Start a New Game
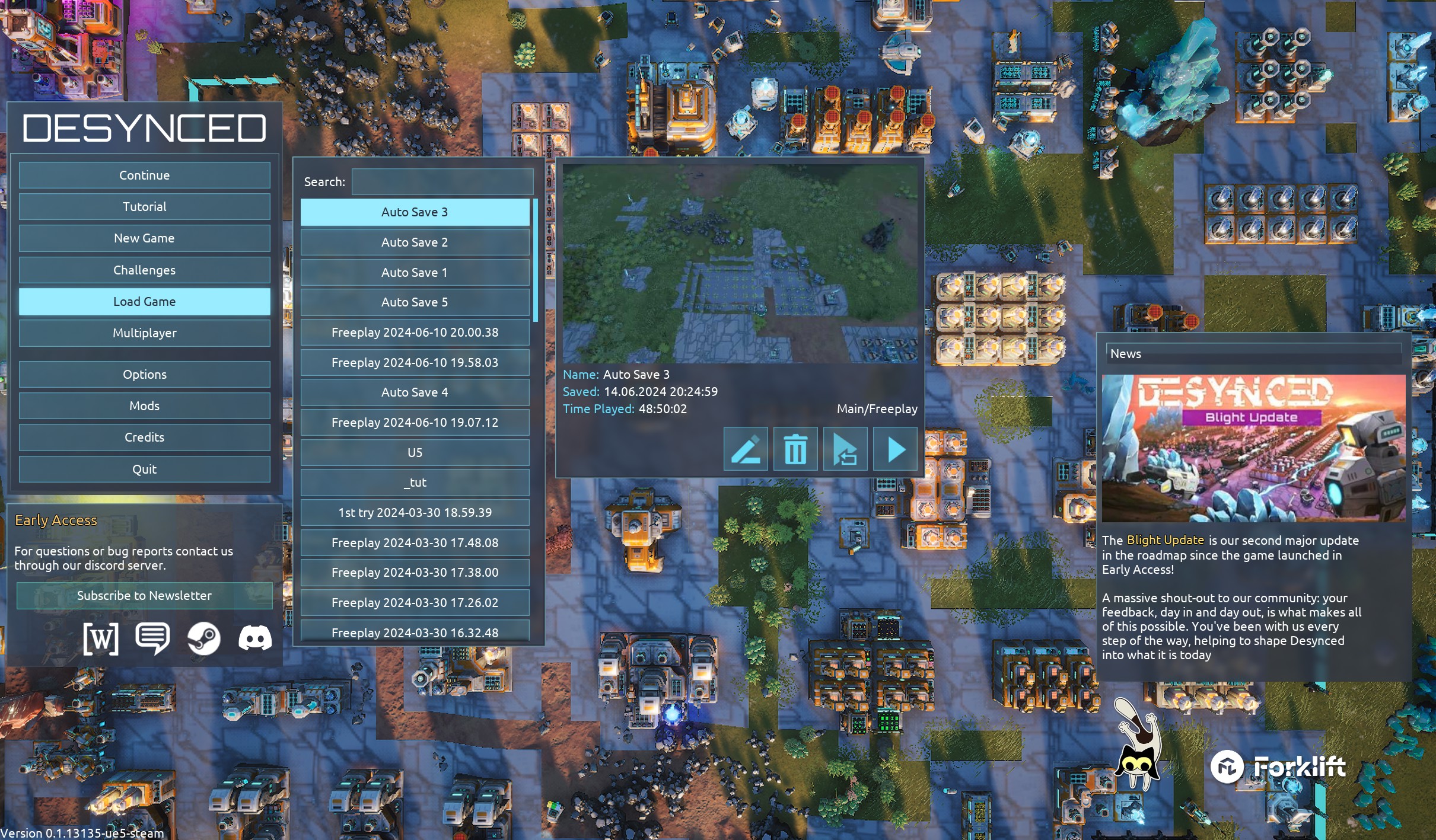The image size is (1436, 840). 144,238
